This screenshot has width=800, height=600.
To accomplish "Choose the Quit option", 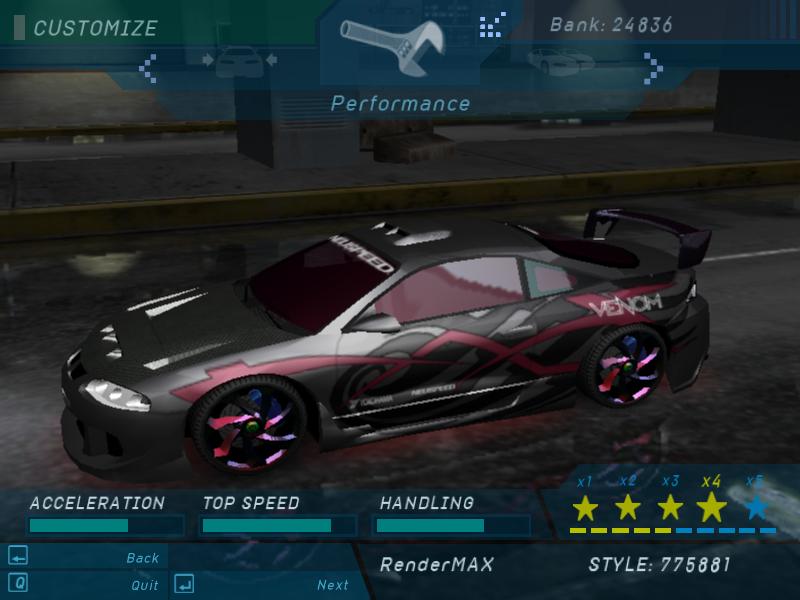I will coord(145,585).
